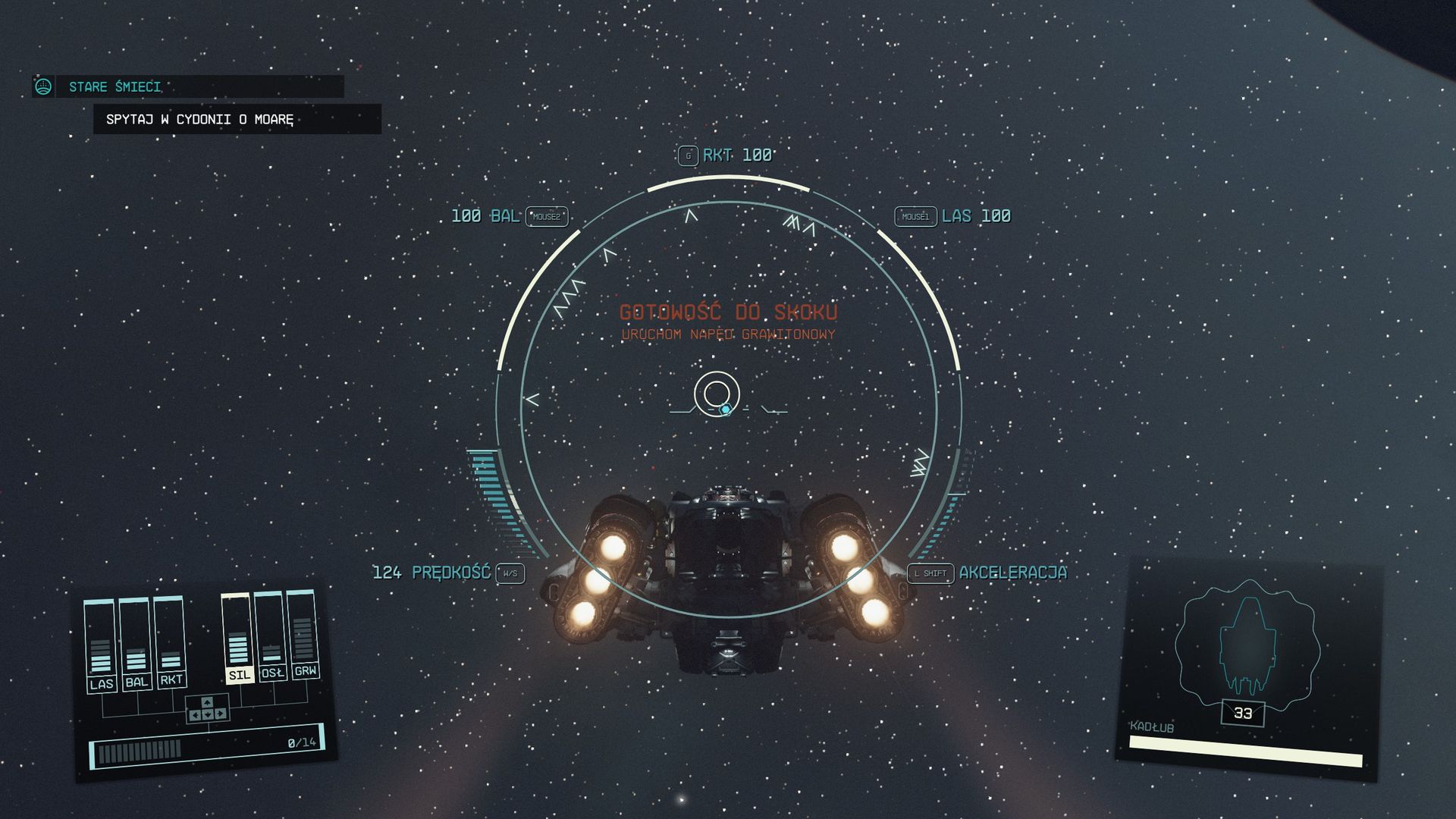Click the quest faction icon beside Stare Śmieci
The image size is (1456, 819).
(x=43, y=86)
